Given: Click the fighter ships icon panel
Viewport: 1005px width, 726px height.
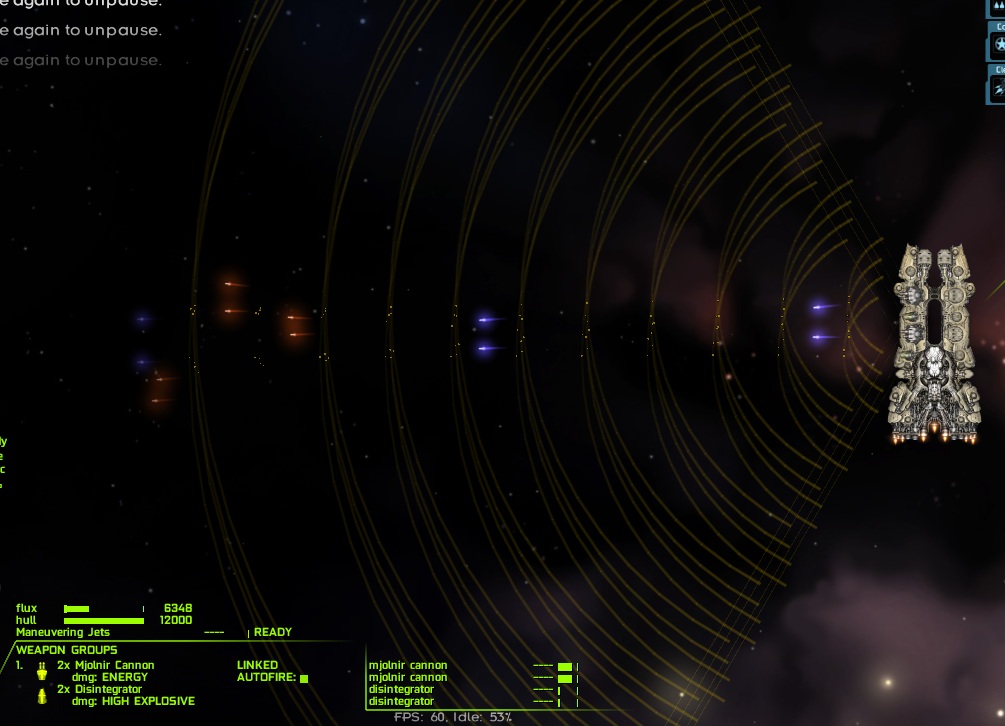Looking at the screenshot, I should [997, 89].
